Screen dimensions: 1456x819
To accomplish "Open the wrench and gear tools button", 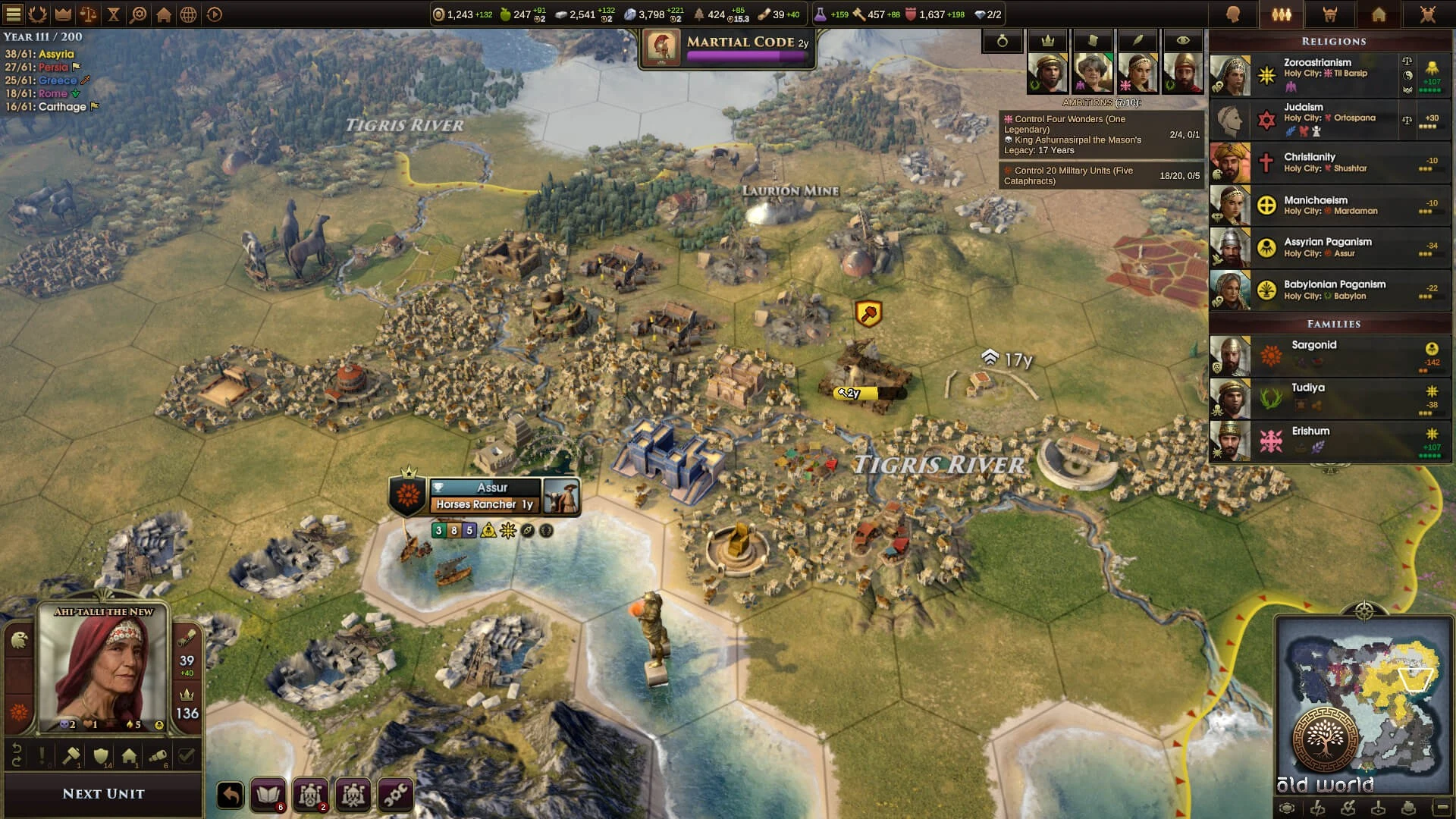I will 395,795.
